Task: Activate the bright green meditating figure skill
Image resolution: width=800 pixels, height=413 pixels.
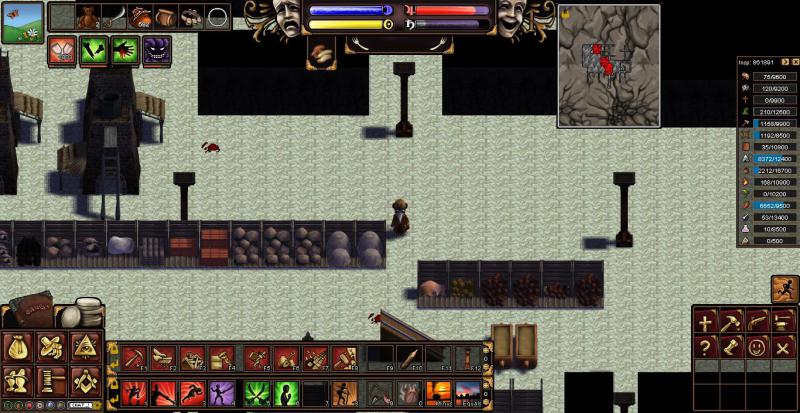Action: tap(287, 392)
